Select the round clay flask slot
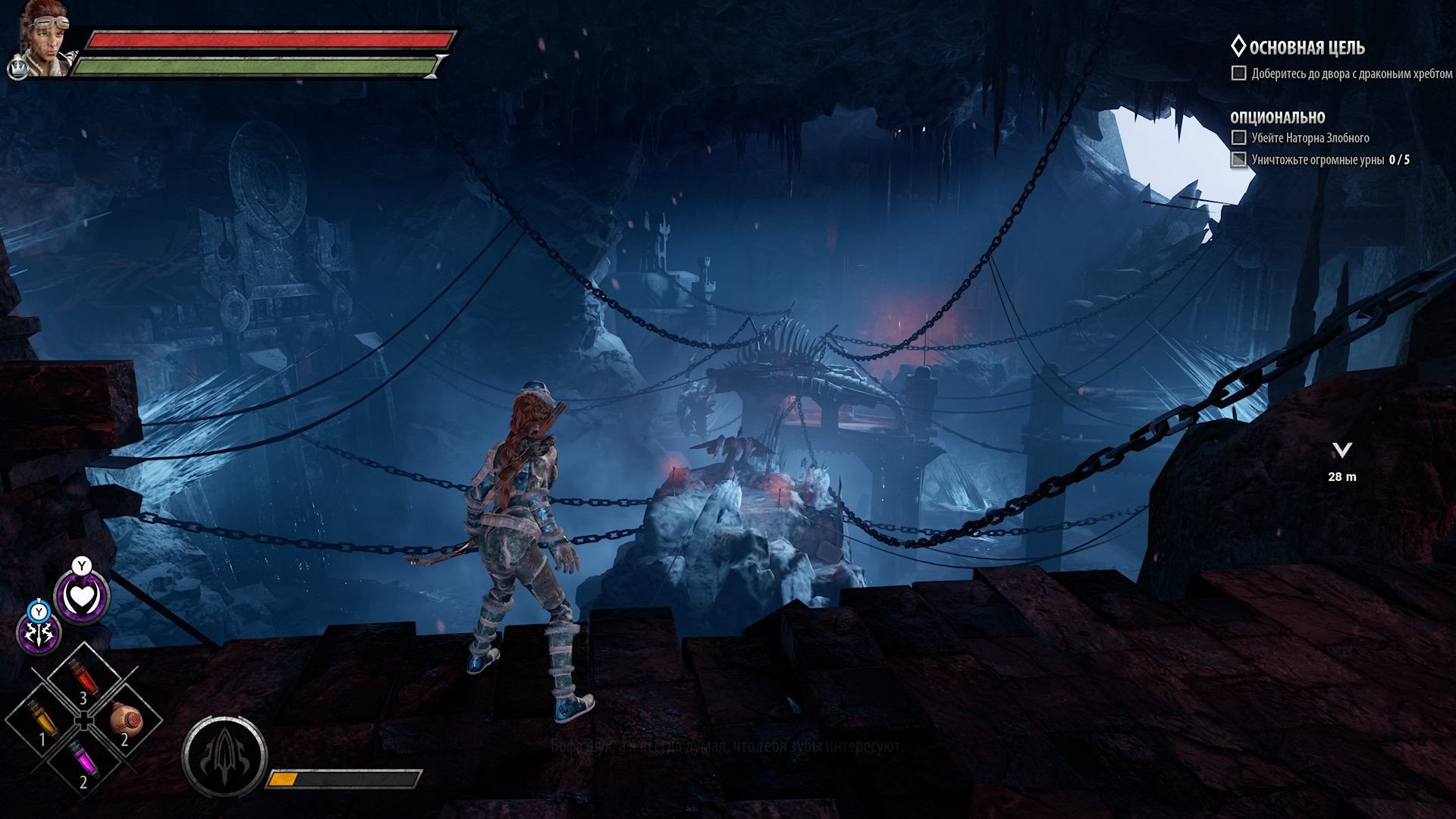This screenshot has height=819, width=1456. pyautogui.click(x=124, y=717)
